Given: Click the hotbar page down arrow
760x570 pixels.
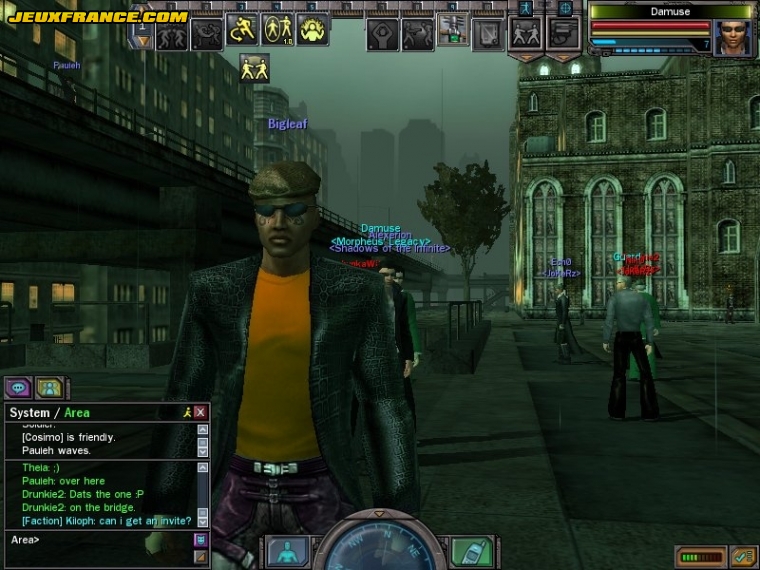Looking at the screenshot, I should [x=143, y=42].
